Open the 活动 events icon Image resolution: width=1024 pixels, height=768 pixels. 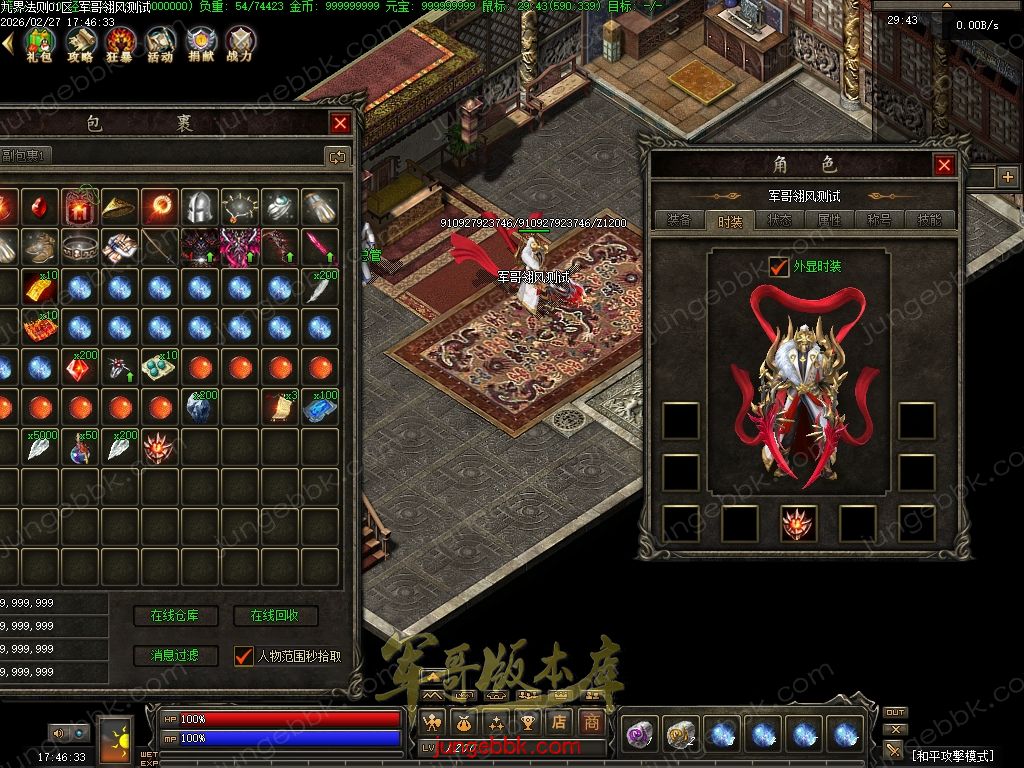coord(160,43)
